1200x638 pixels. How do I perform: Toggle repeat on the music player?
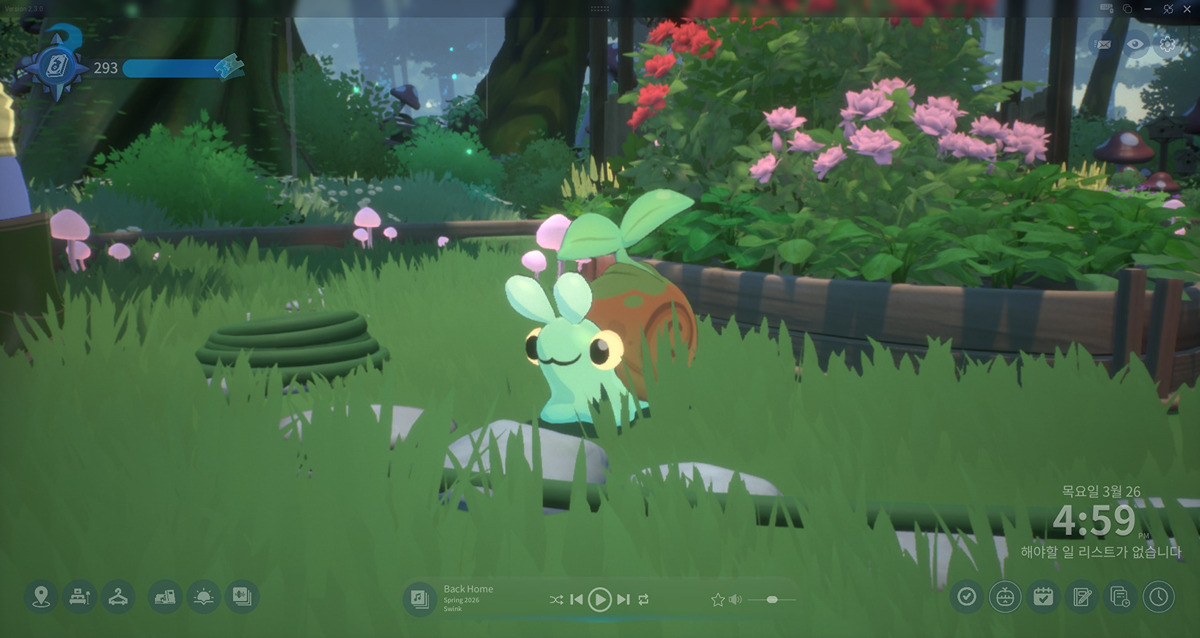643,599
